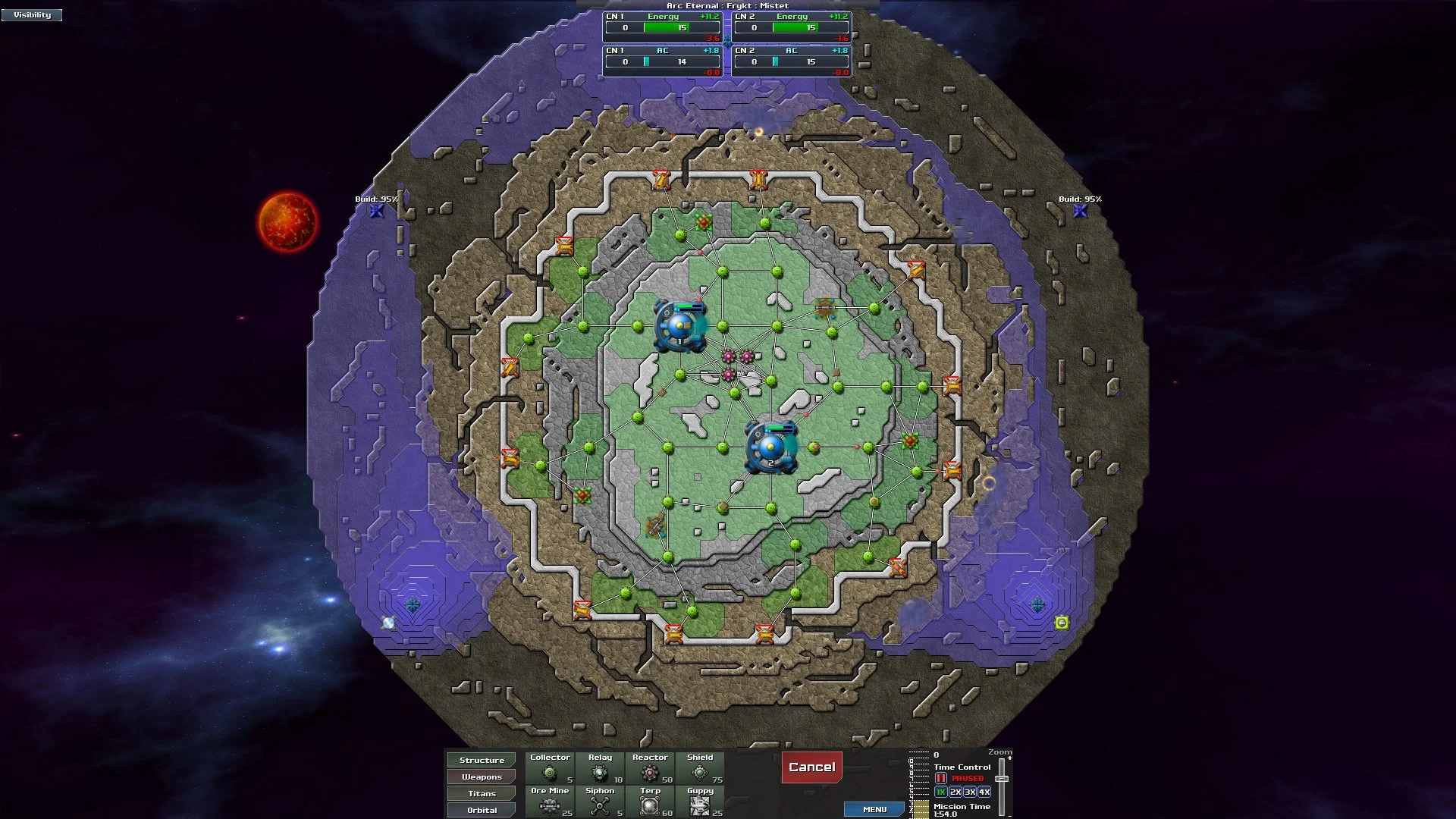The width and height of the screenshot is (1456, 819).
Task: Click the Cancel button
Action: 811,767
